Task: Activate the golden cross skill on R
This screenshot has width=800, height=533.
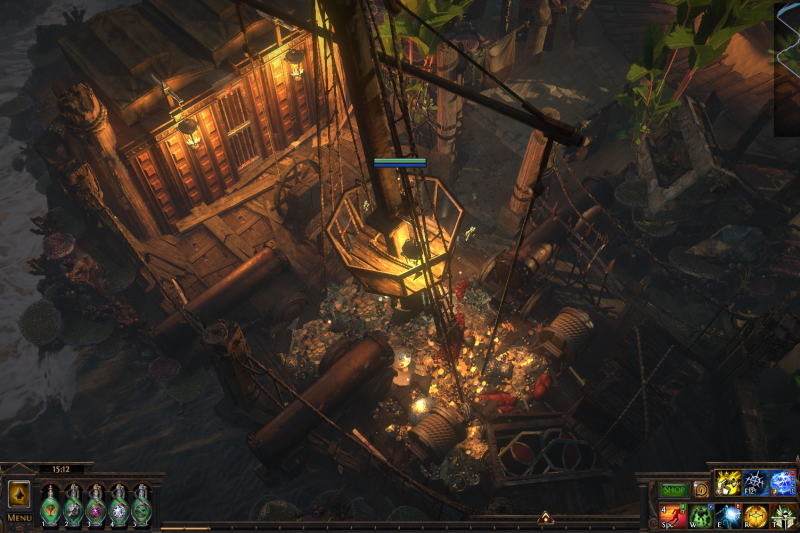Action: tap(755, 516)
